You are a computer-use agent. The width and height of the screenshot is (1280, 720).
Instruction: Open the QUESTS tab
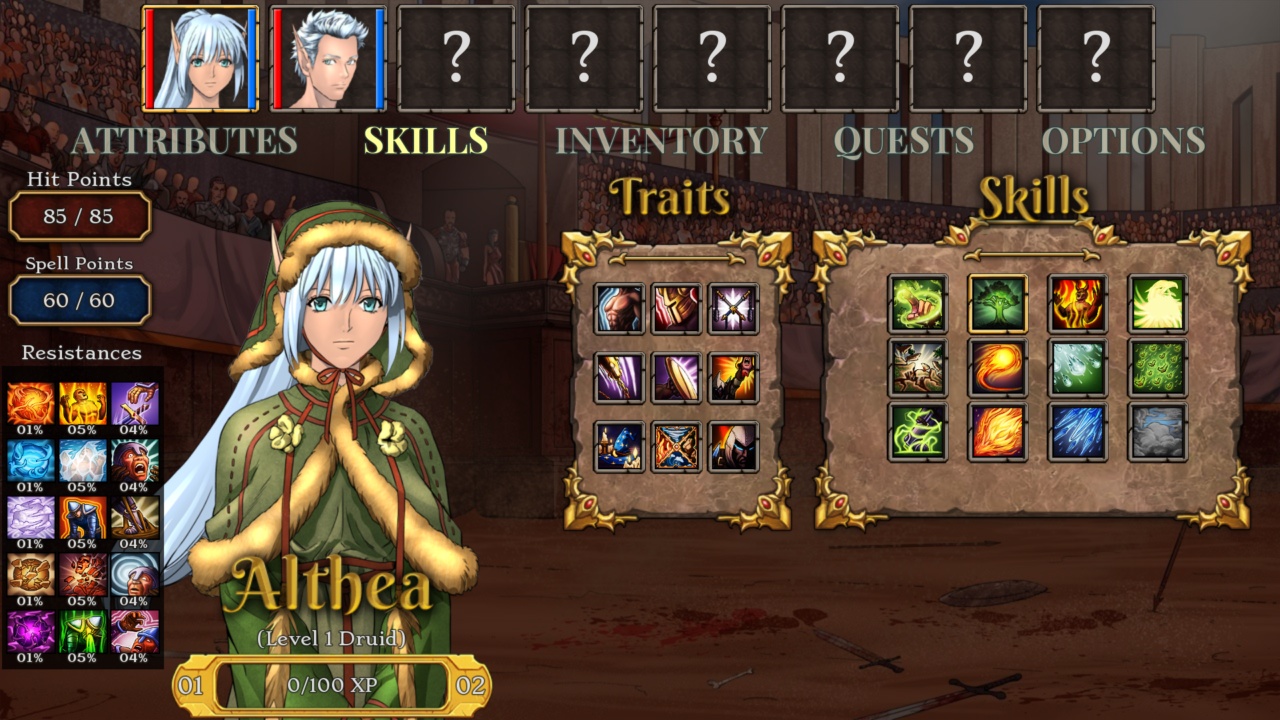903,140
